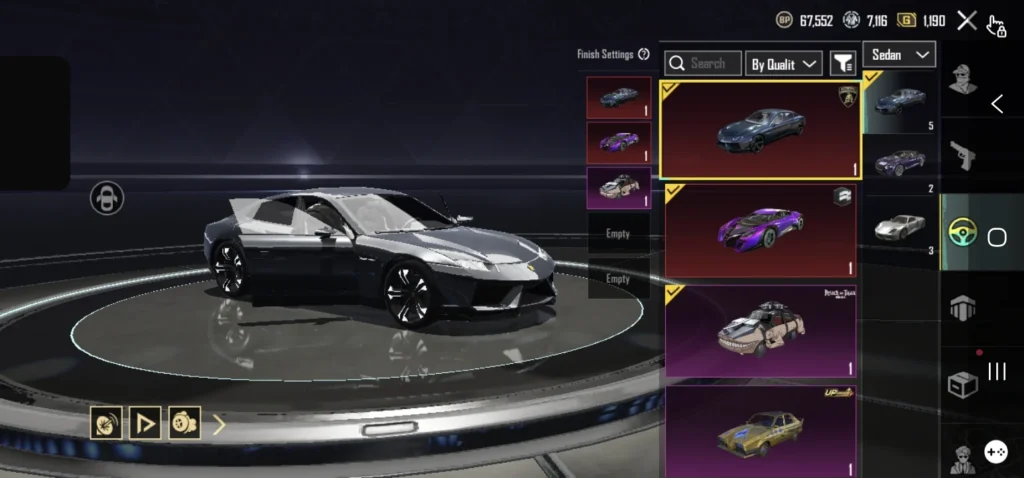Select the purple car finish slot

(x=619, y=143)
